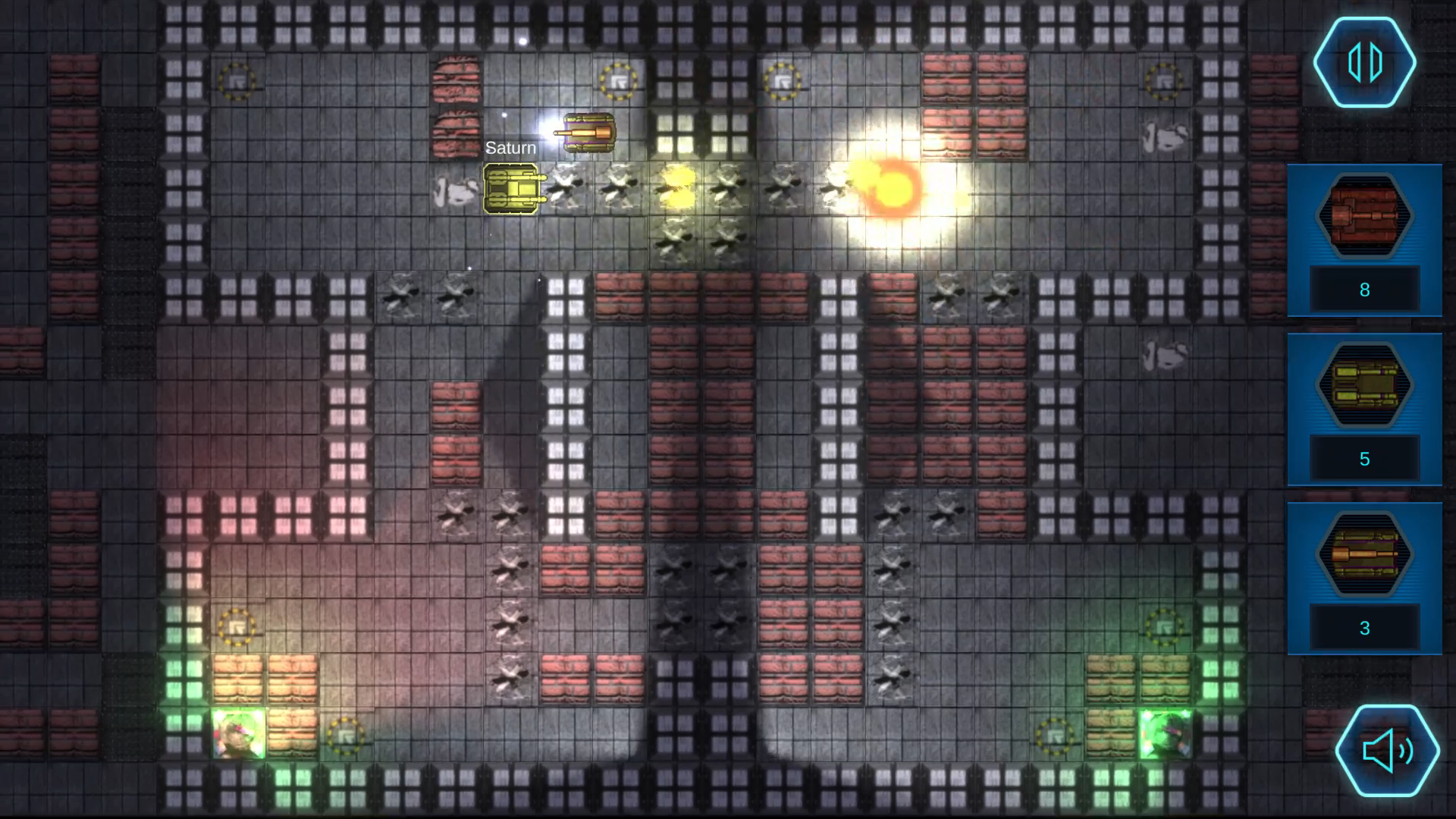Pause the game with the hexagon button
This screenshot has width=1456, height=819.
[x=1364, y=62]
